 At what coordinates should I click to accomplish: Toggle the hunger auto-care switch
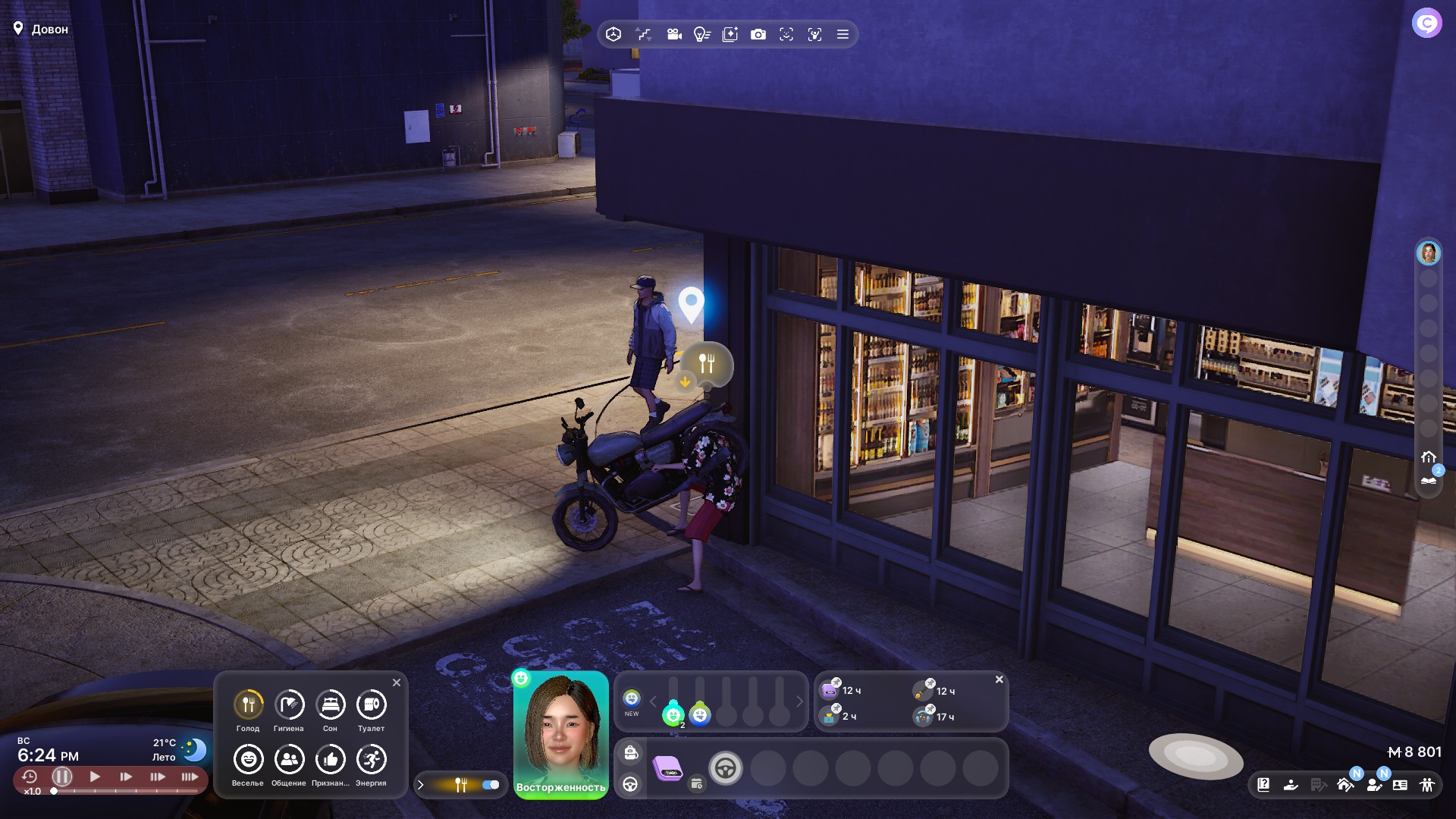(491, 785)
